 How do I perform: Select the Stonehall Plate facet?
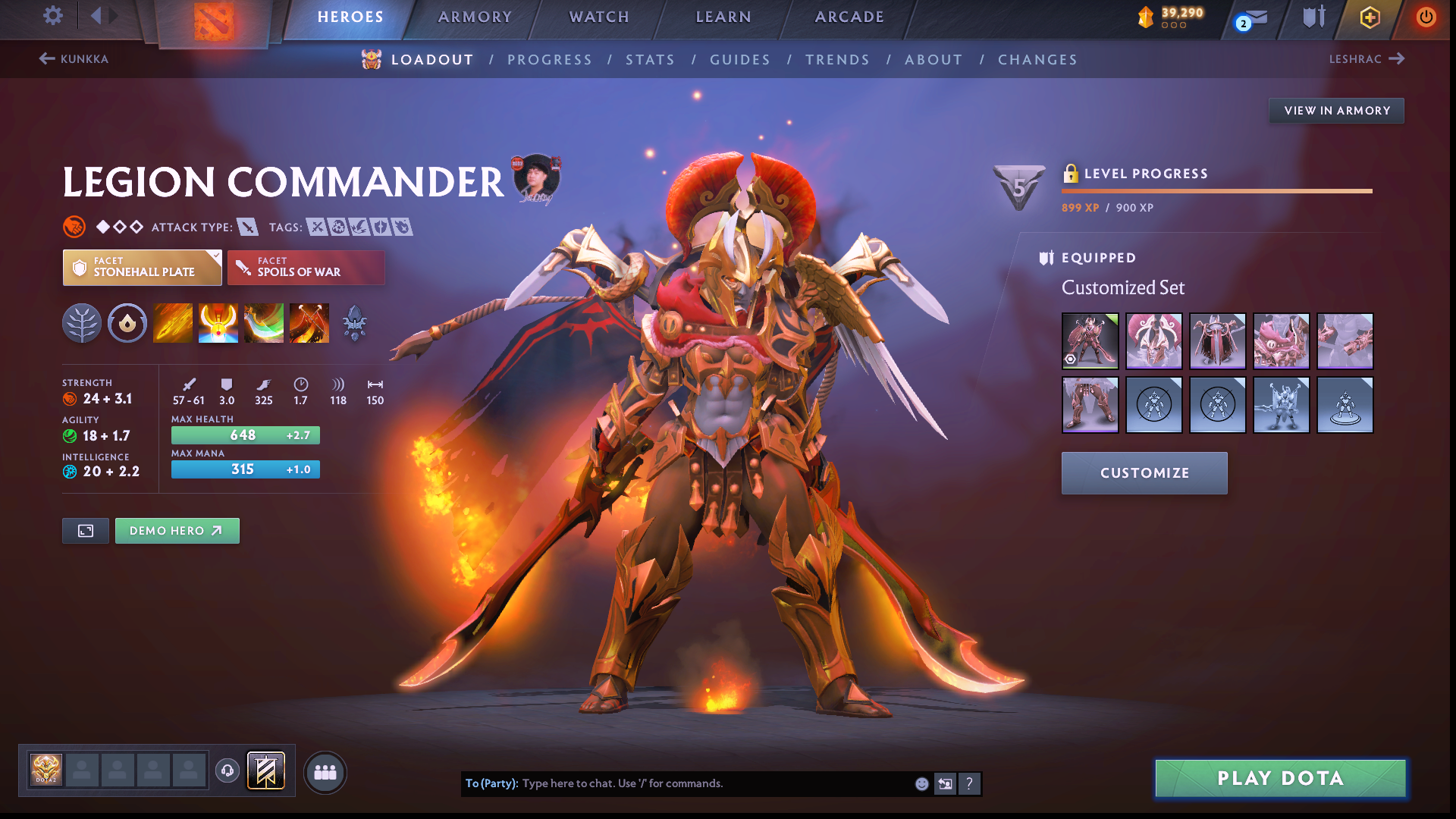(x=143, y=268)
